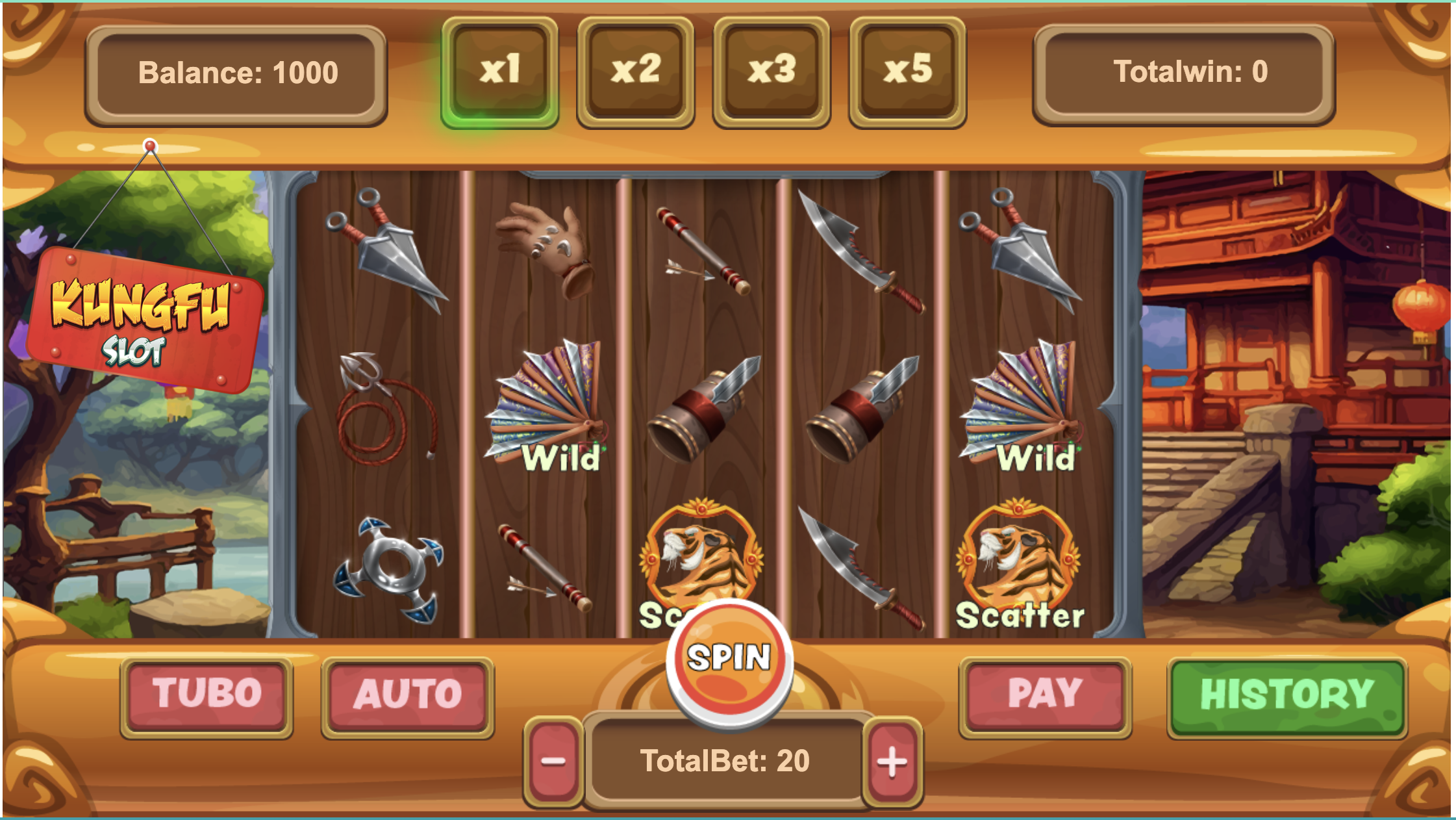Decrease total bet with minus button

pyautogui.click(x=553, y=761)
